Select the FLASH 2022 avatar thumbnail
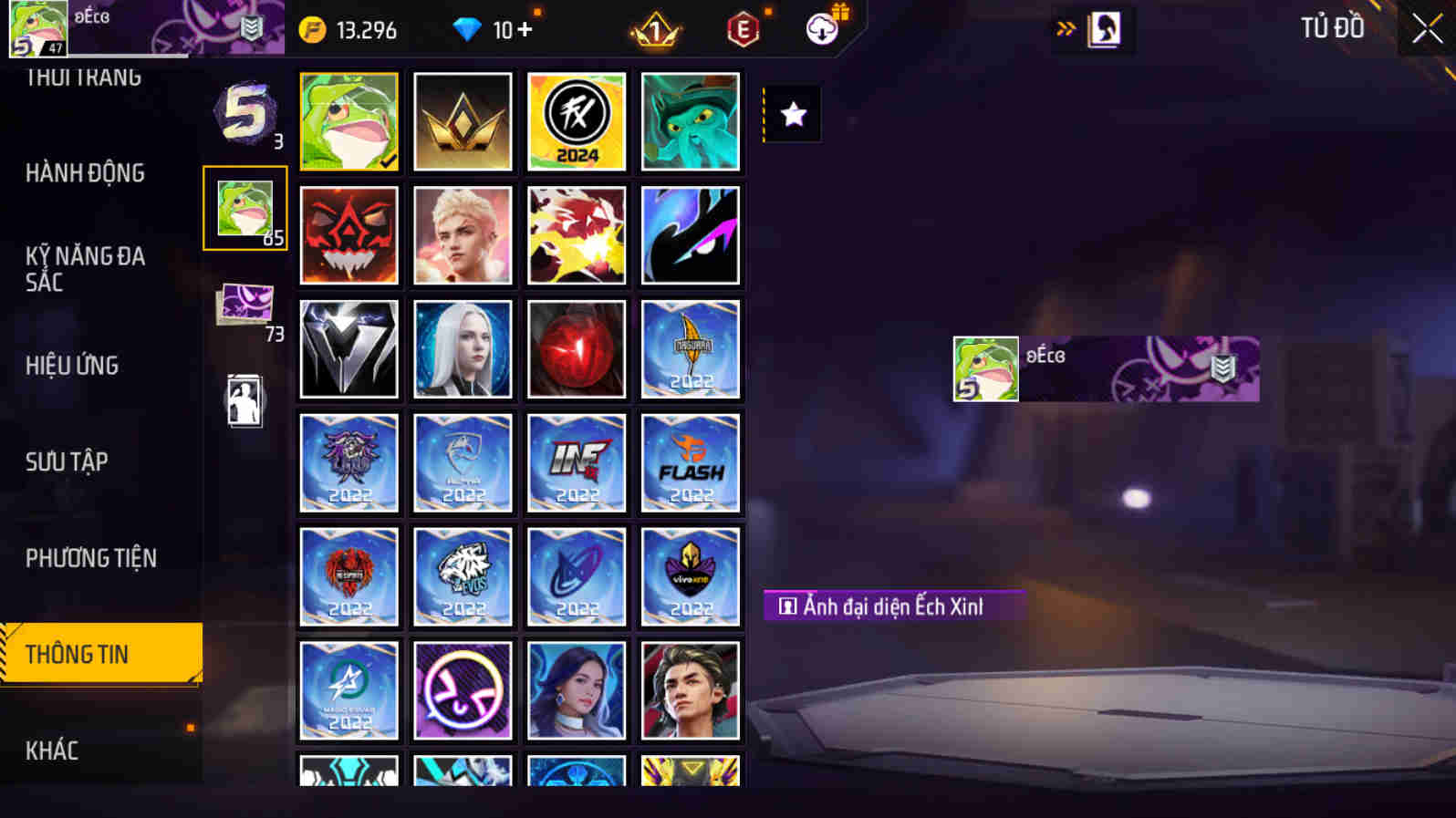1456x818 pixels. pos(690,462)
